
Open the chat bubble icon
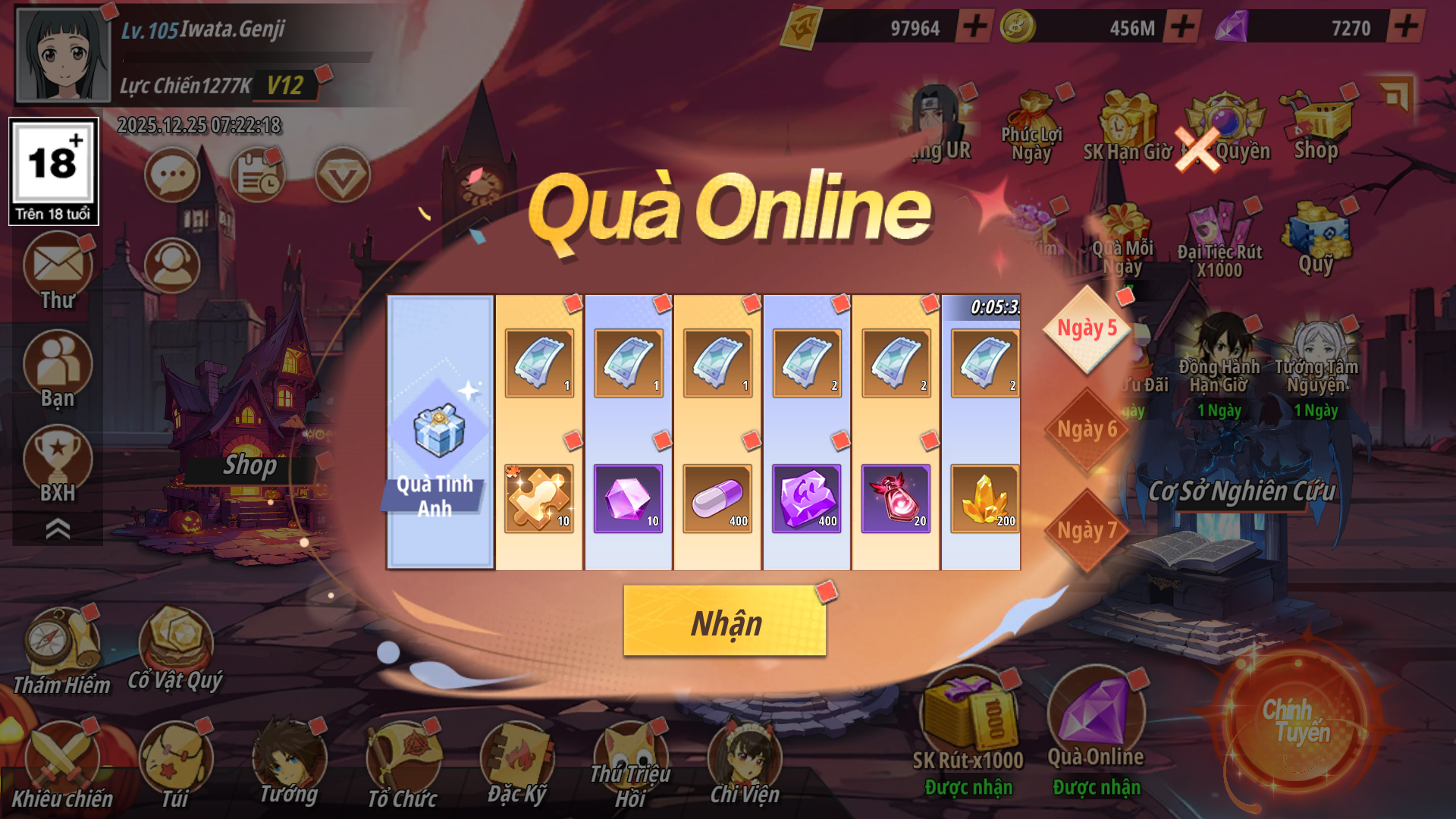click(x=172, y=175)
